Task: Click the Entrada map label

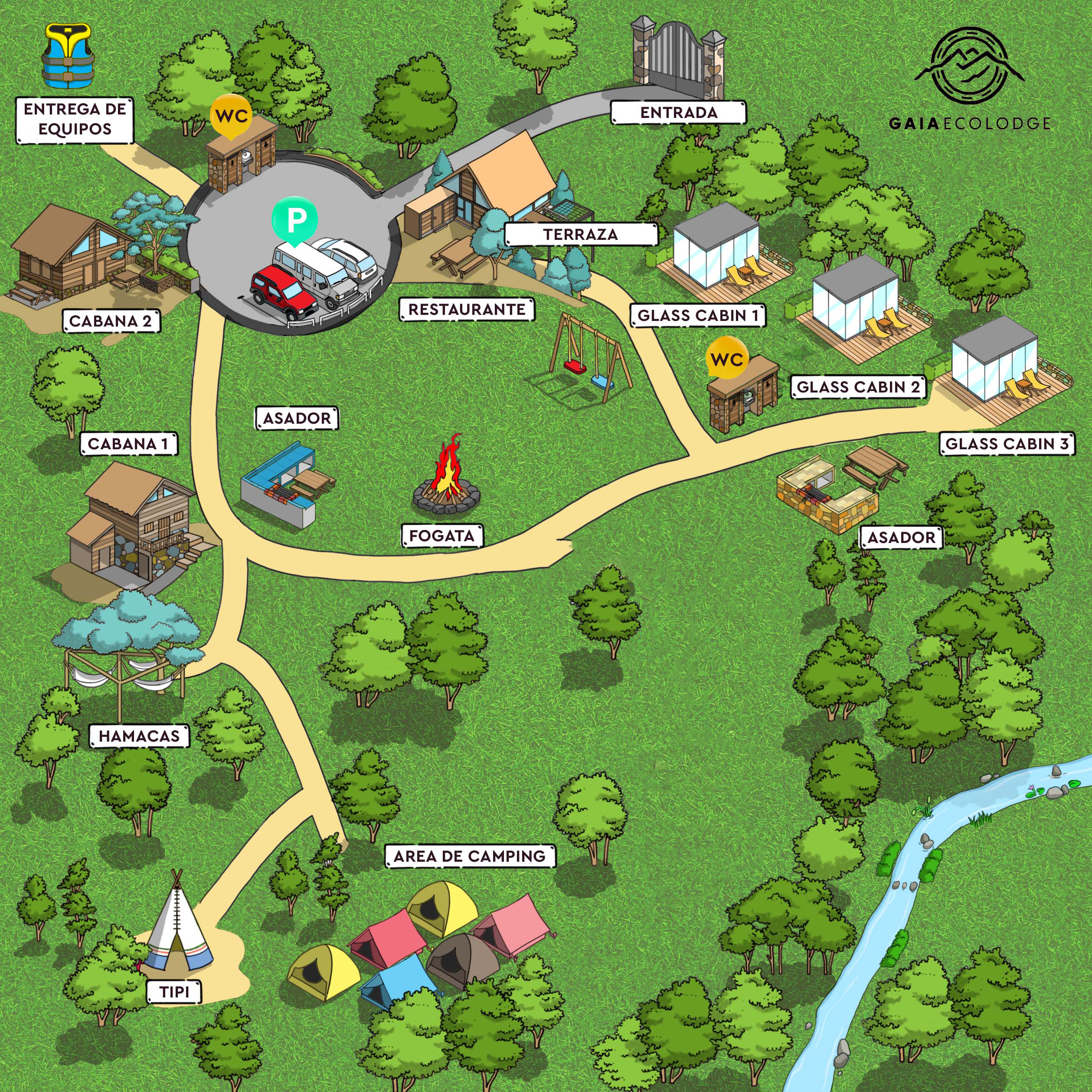Action: (x=678, y=112)
